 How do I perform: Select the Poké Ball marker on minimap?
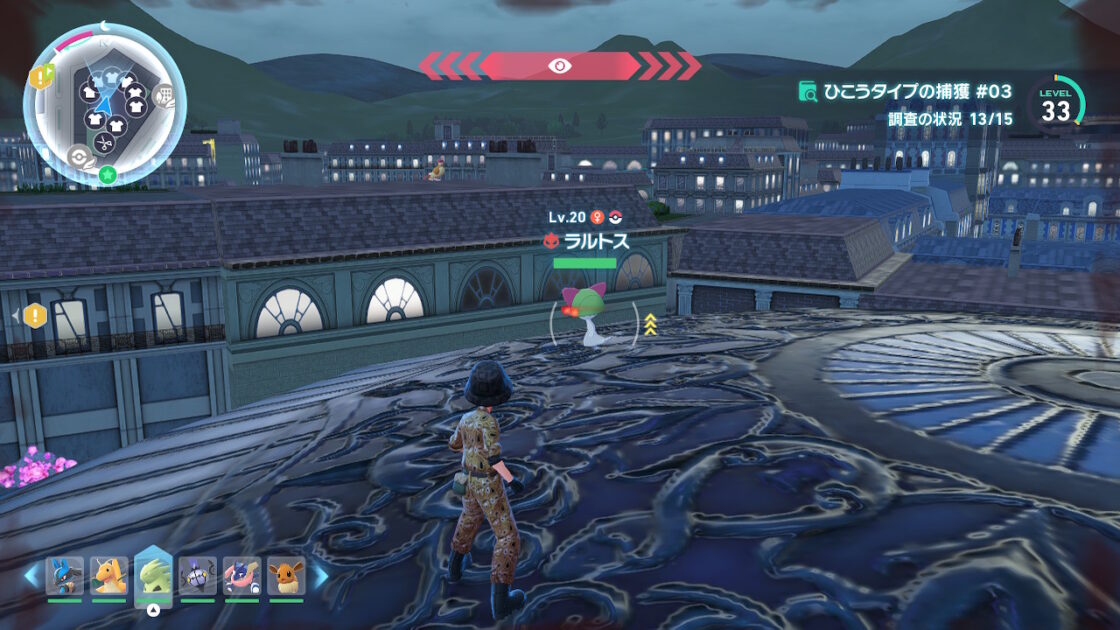click(x=78, y=155)
